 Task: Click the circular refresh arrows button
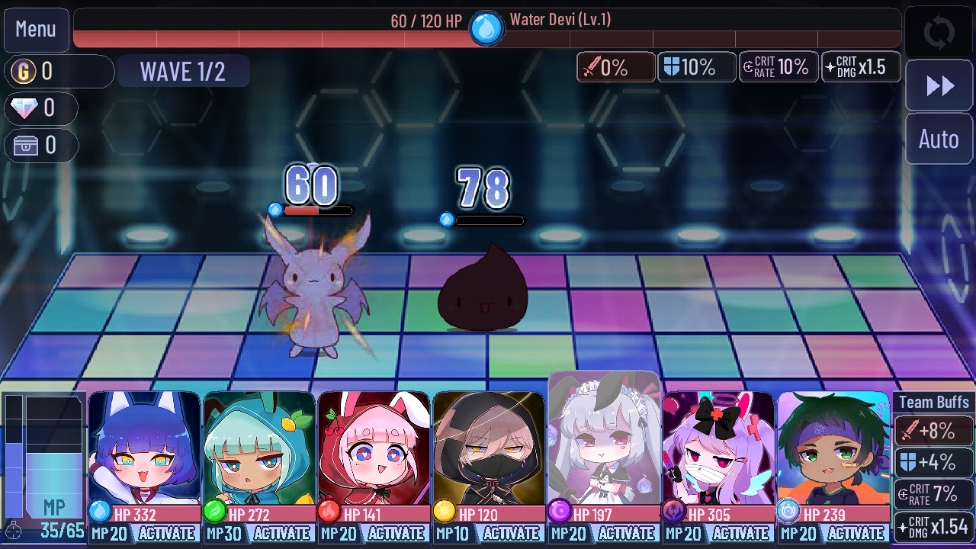coord(939,33)
